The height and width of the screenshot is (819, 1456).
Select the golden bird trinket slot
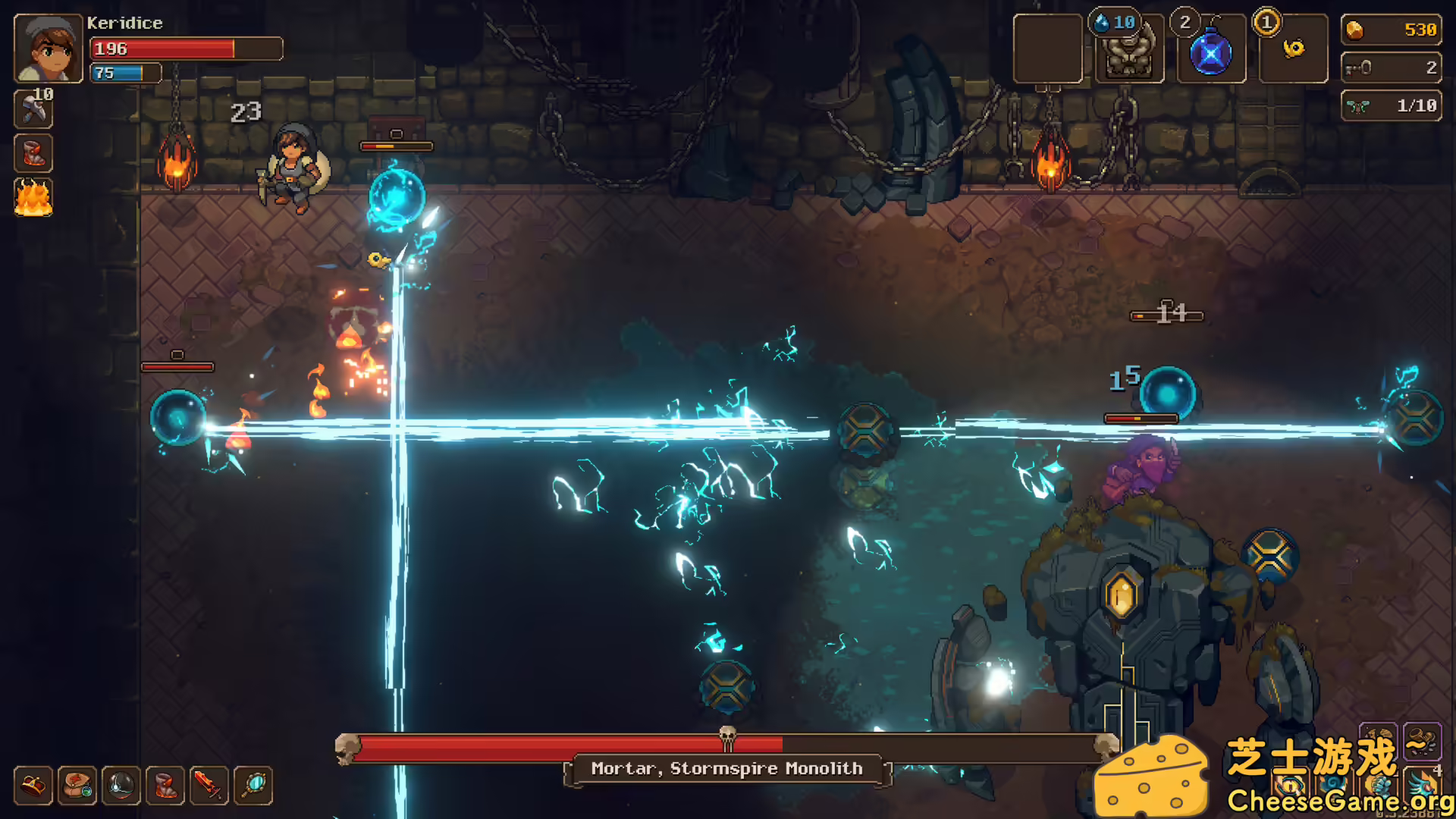coord(1294,49)
